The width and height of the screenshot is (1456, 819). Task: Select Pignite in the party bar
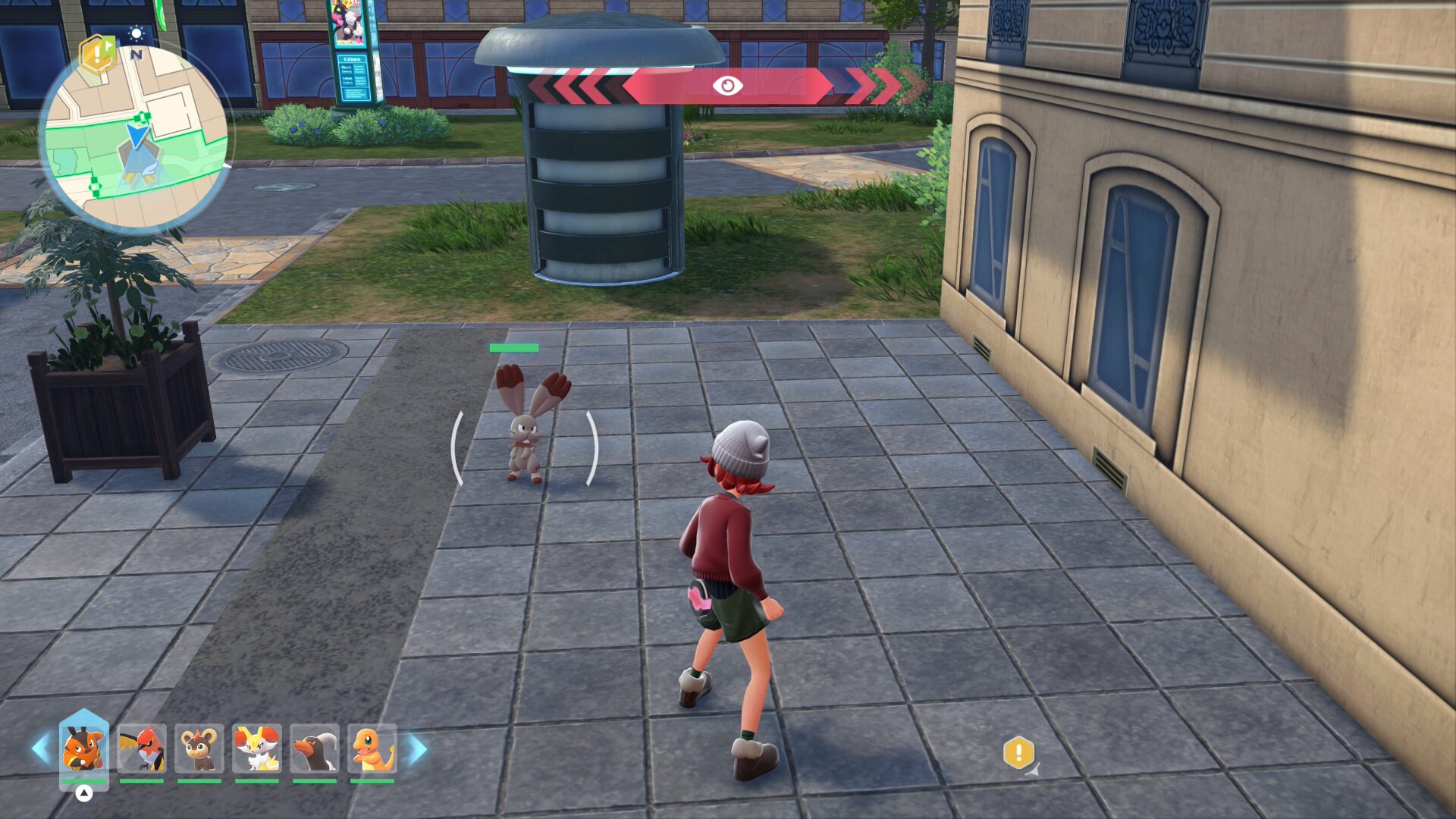point(83,748)
